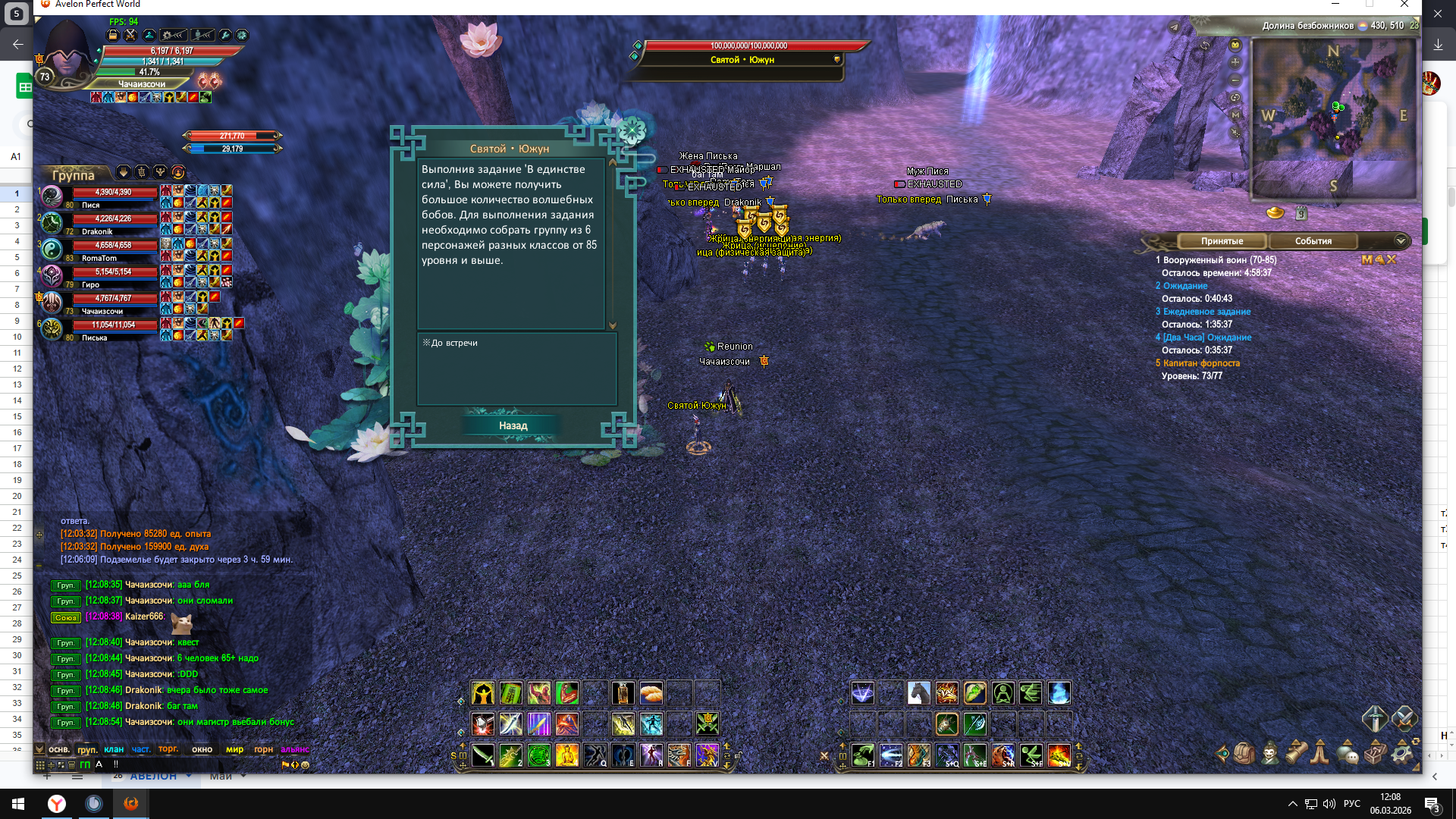
Task: Select party member Drakonik's portrait
Action: coord(52,223)
